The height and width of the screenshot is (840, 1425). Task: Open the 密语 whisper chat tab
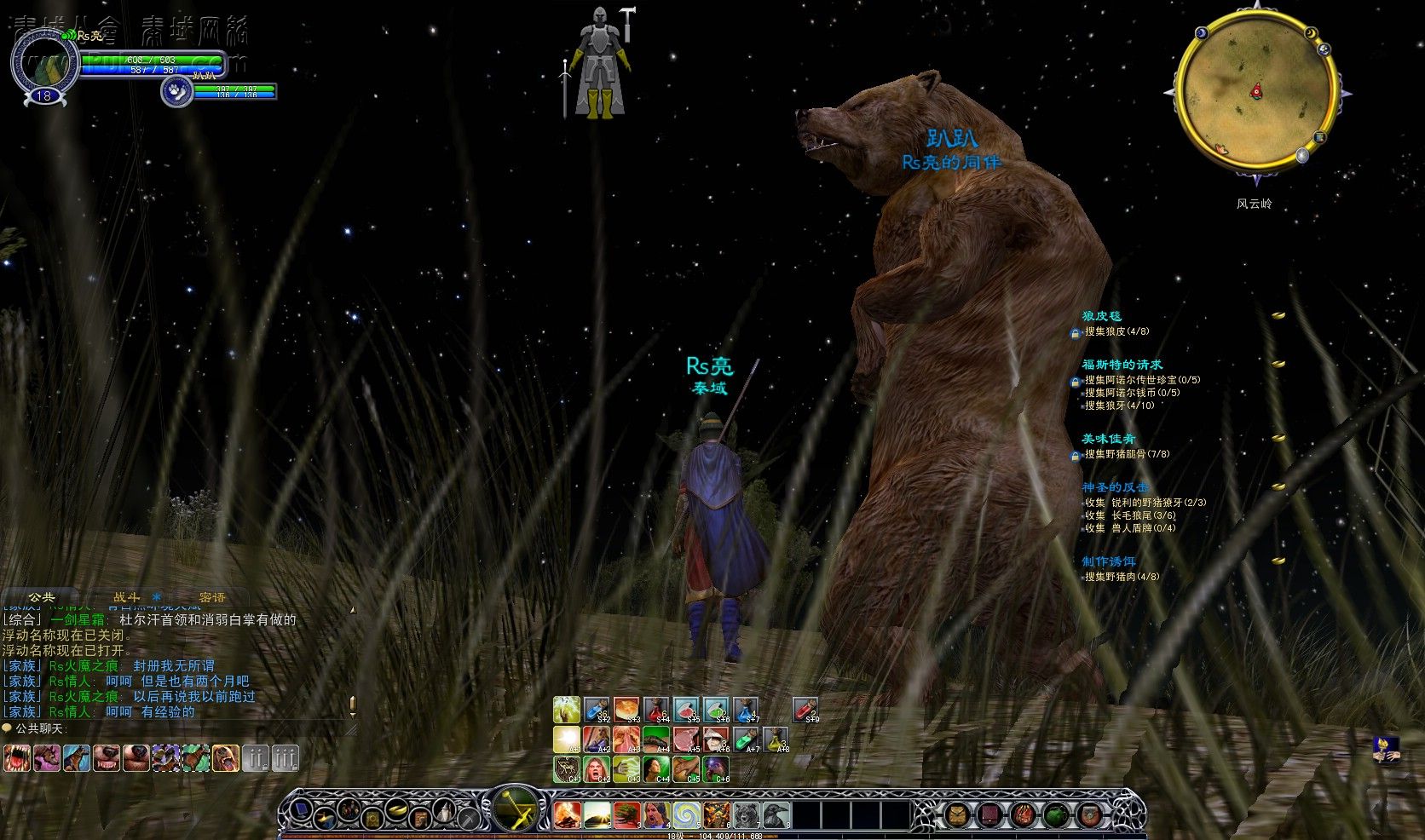tap(211, 597)
